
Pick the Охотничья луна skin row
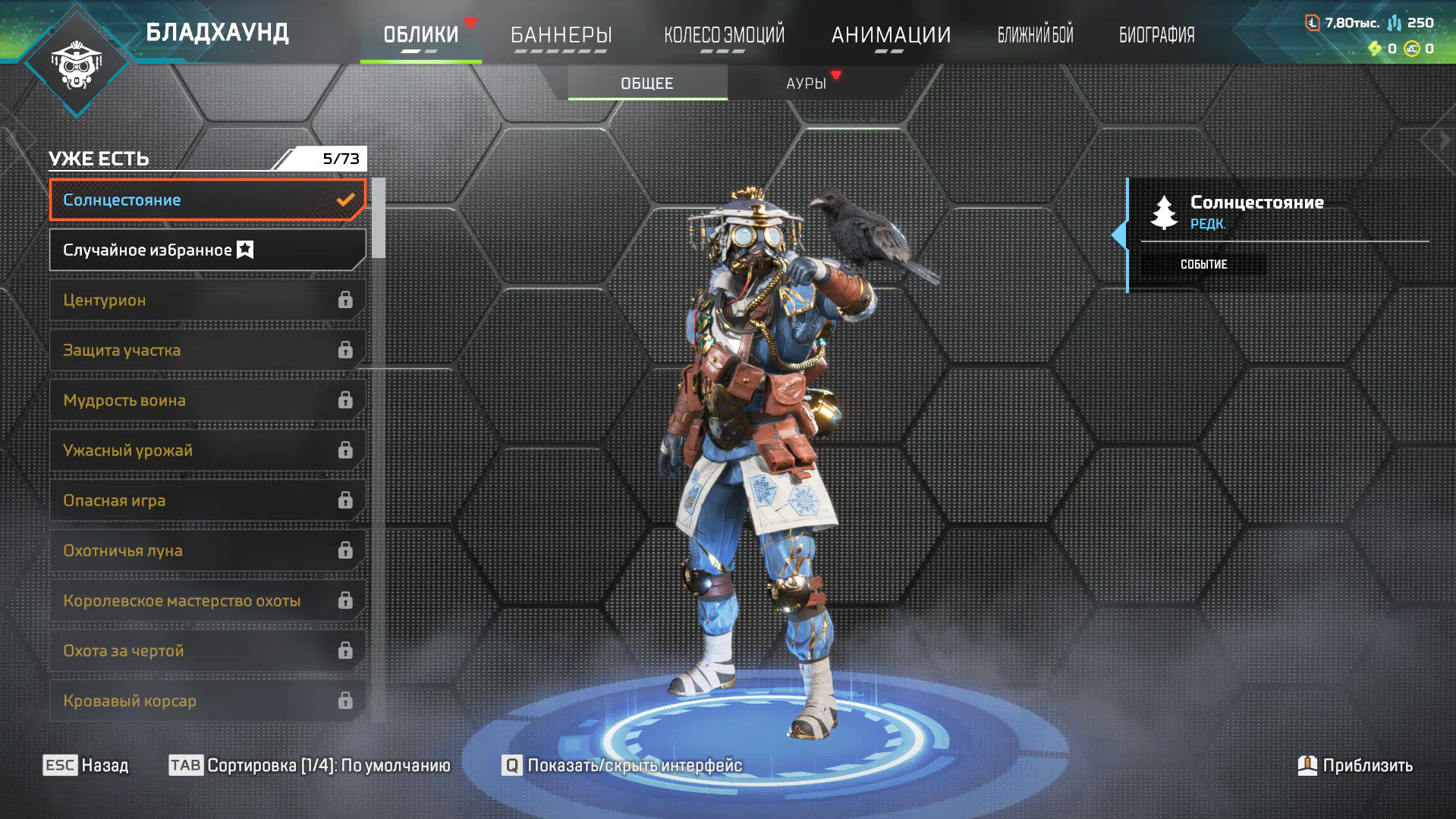[x=207, y=550]
